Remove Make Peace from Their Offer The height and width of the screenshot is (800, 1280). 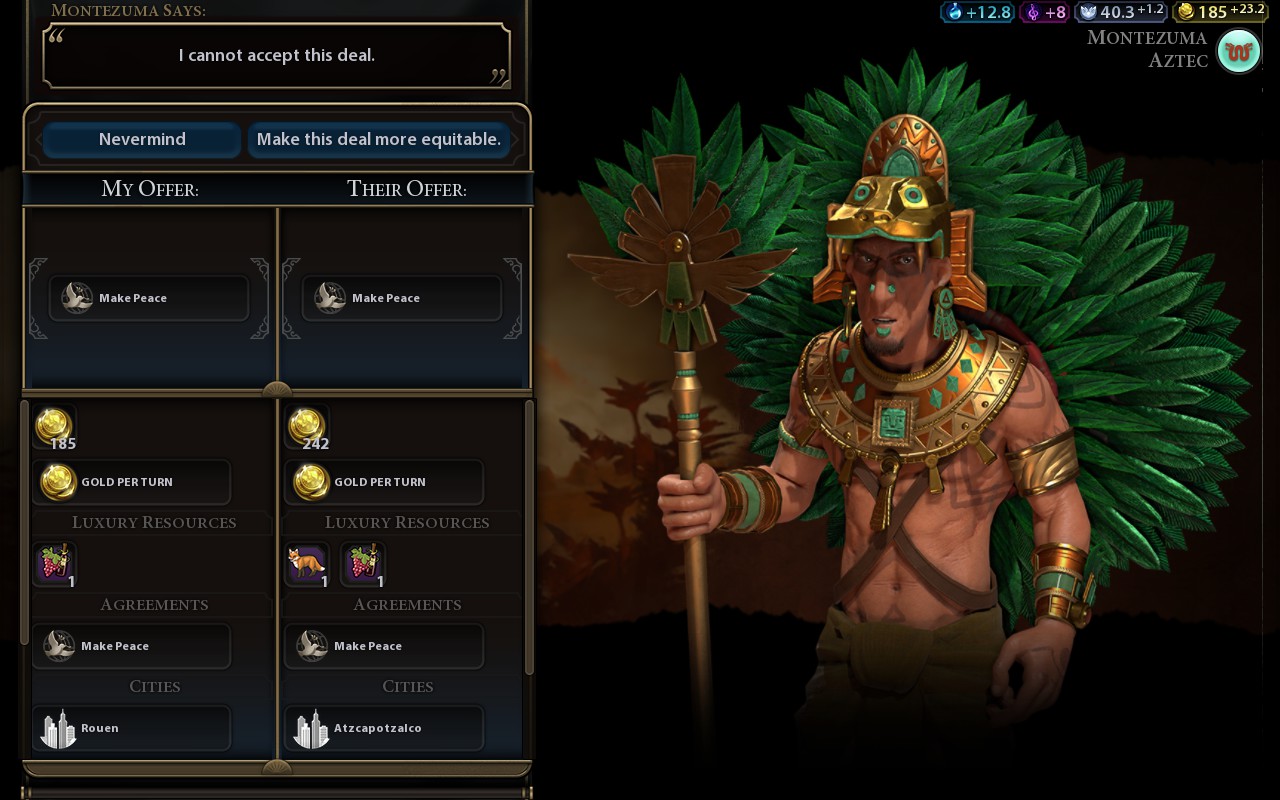[x=401, y=298]
